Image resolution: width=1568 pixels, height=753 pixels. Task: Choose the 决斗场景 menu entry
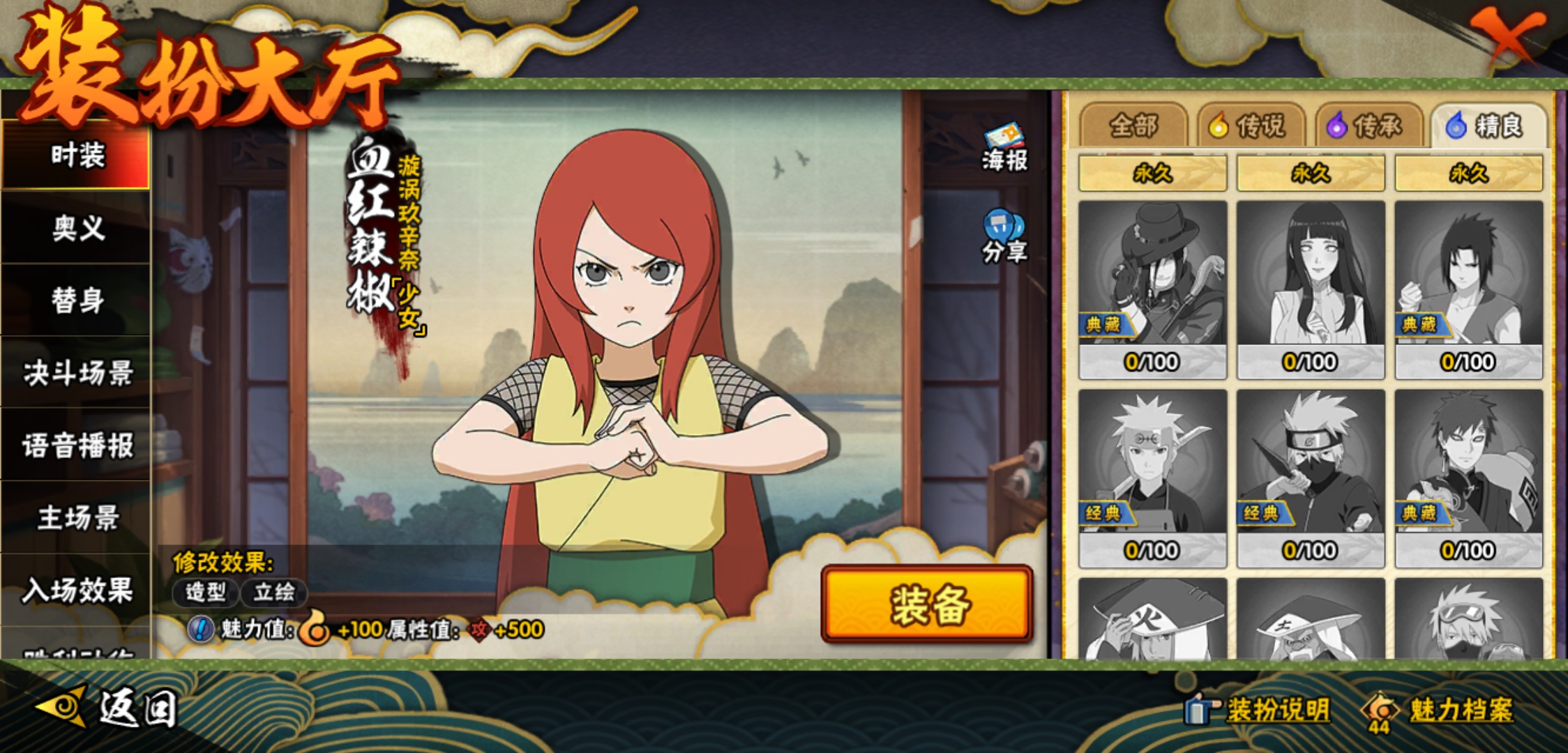[x=77, y=373]
